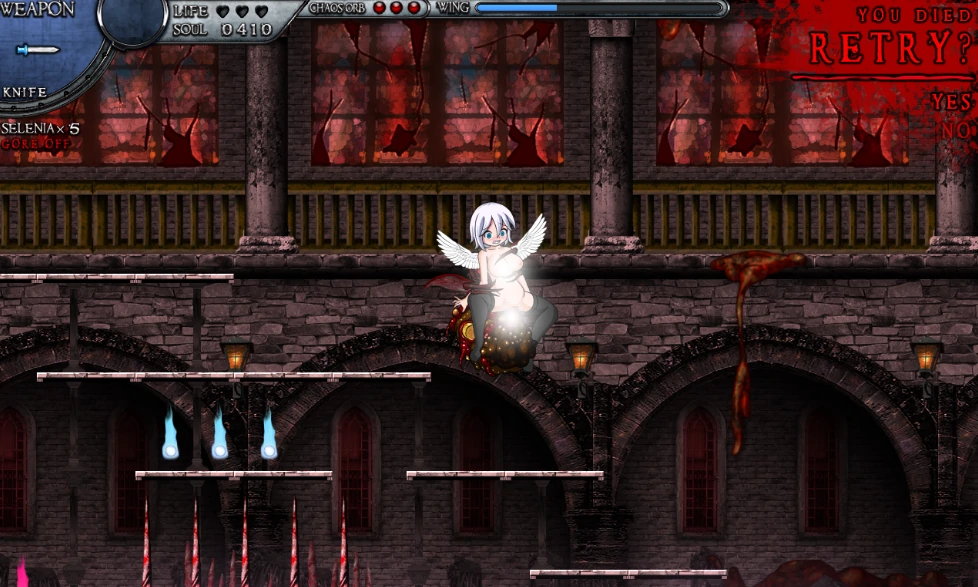Select NO on the retry prompt
This screenshot has width=978, height=587.
coord(956,130)
